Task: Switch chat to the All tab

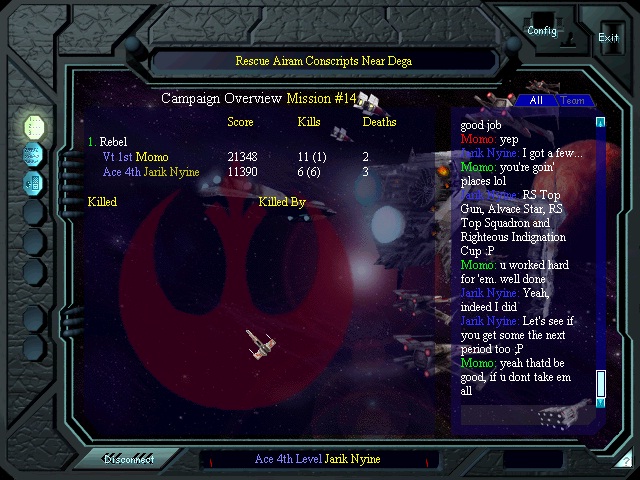Action: 536,101
